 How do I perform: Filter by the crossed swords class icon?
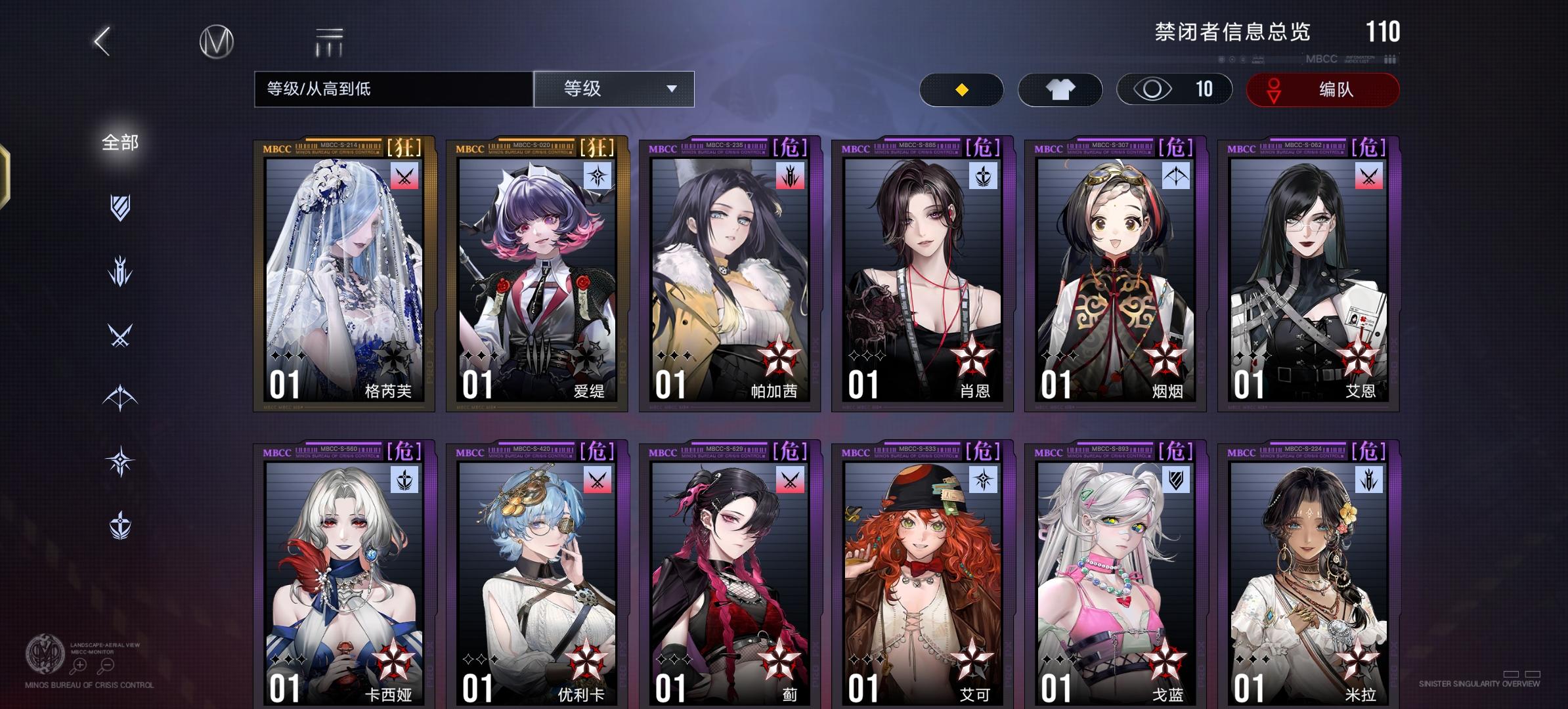tap(120, 334)
